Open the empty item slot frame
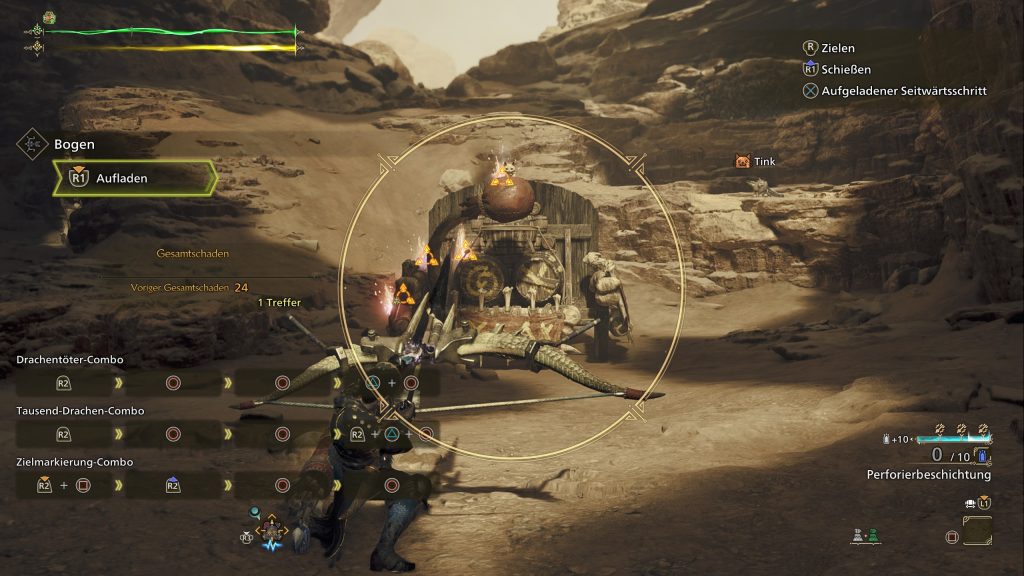 [x=977, y=532]
